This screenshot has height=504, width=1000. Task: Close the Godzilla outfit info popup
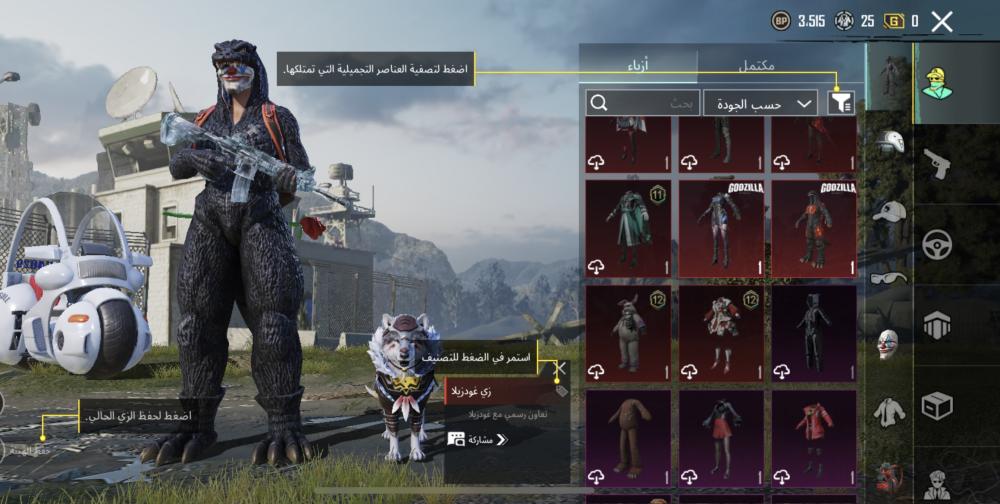tap(561, 369)
